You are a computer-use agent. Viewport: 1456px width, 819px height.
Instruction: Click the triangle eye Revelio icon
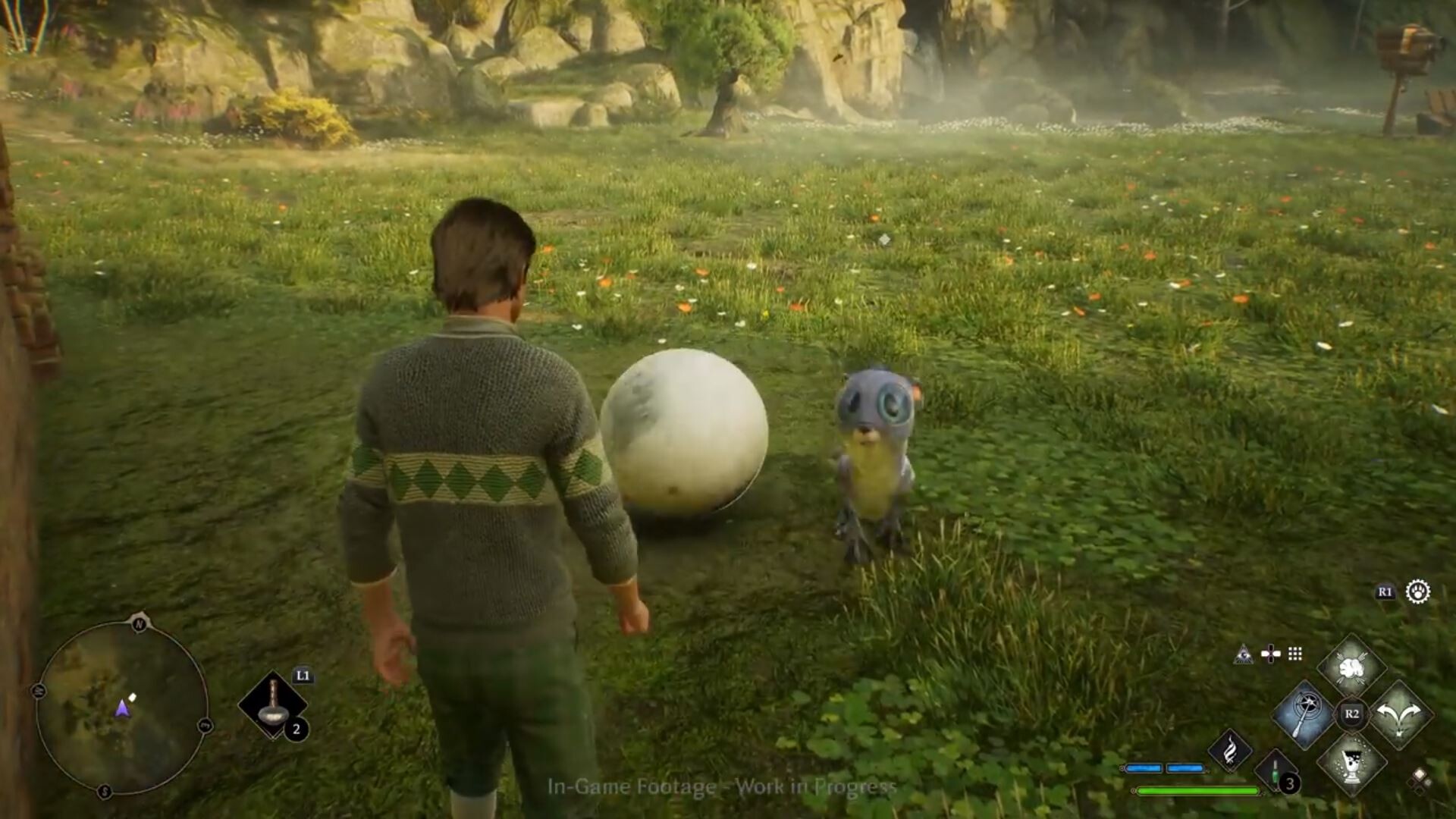click(1242, 654)
